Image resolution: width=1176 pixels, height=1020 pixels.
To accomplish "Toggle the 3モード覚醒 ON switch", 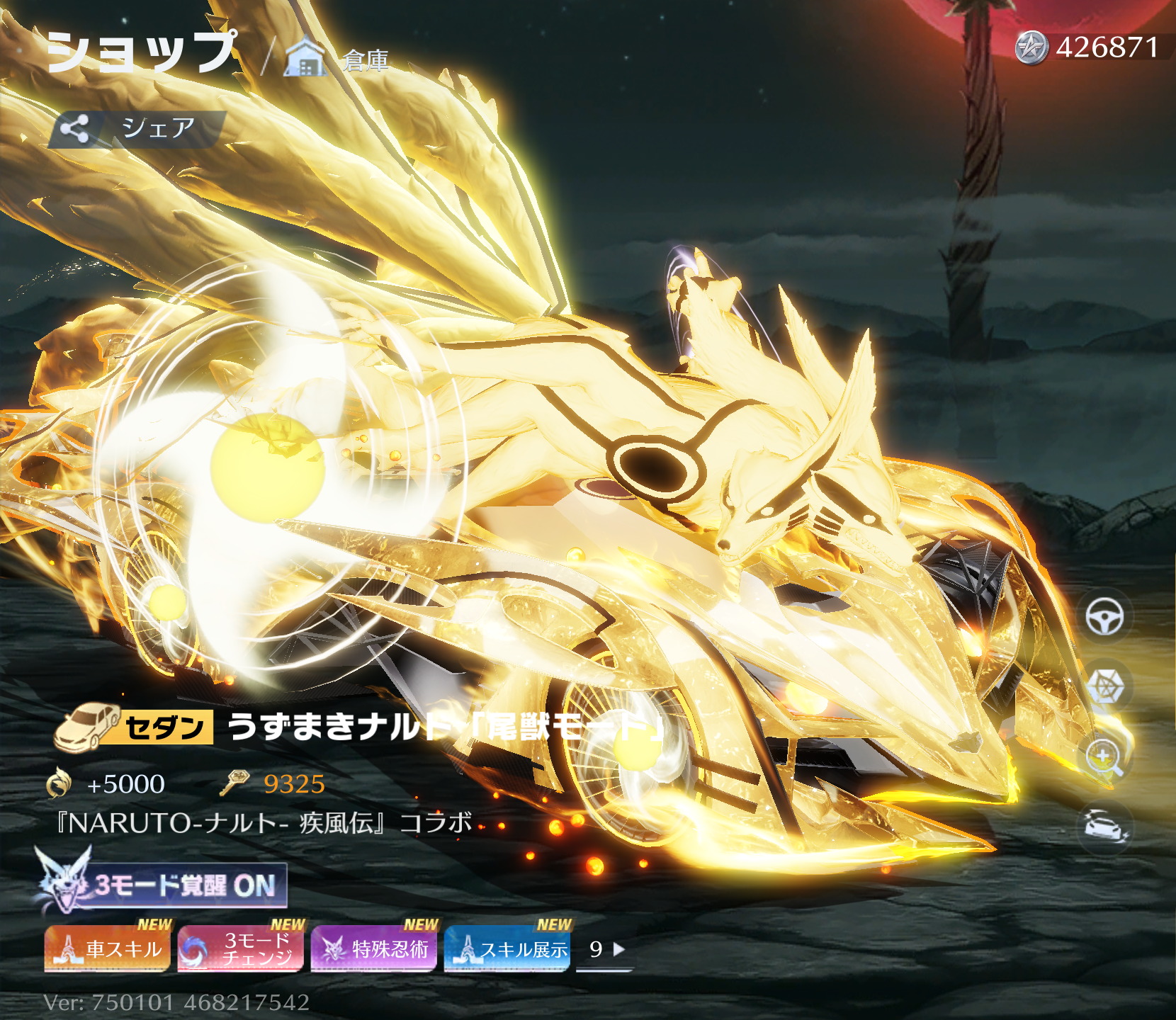I will (162, 885).
